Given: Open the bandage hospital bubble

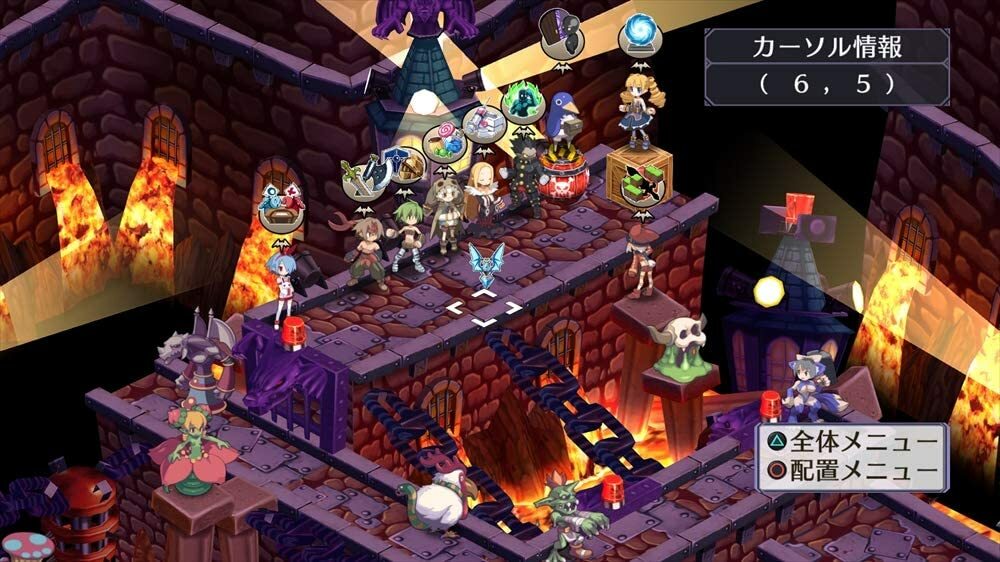Looking at the screenshot, I should pos(484,124).
